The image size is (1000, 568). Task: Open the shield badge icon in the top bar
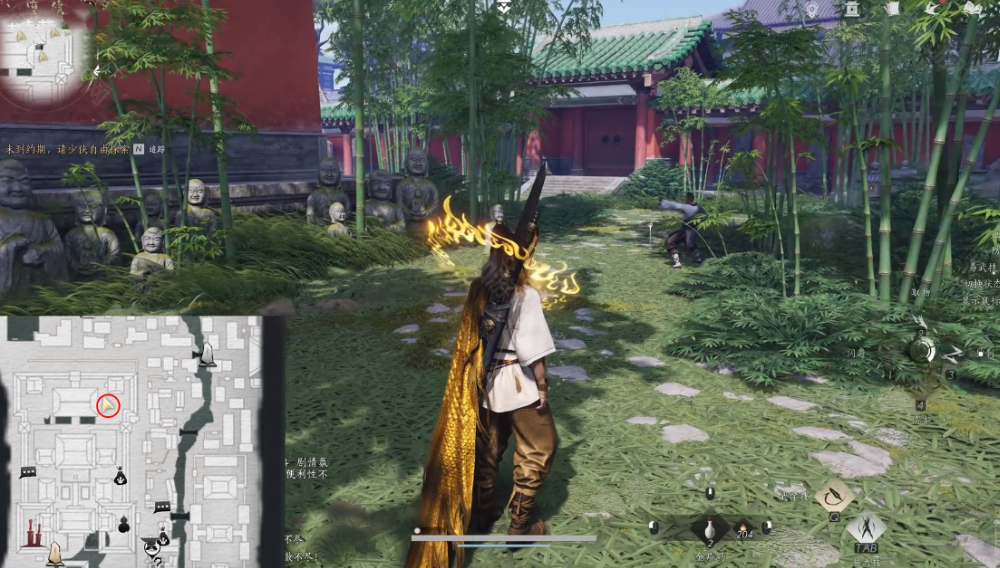pyautogui.click(x=812, y=9)
